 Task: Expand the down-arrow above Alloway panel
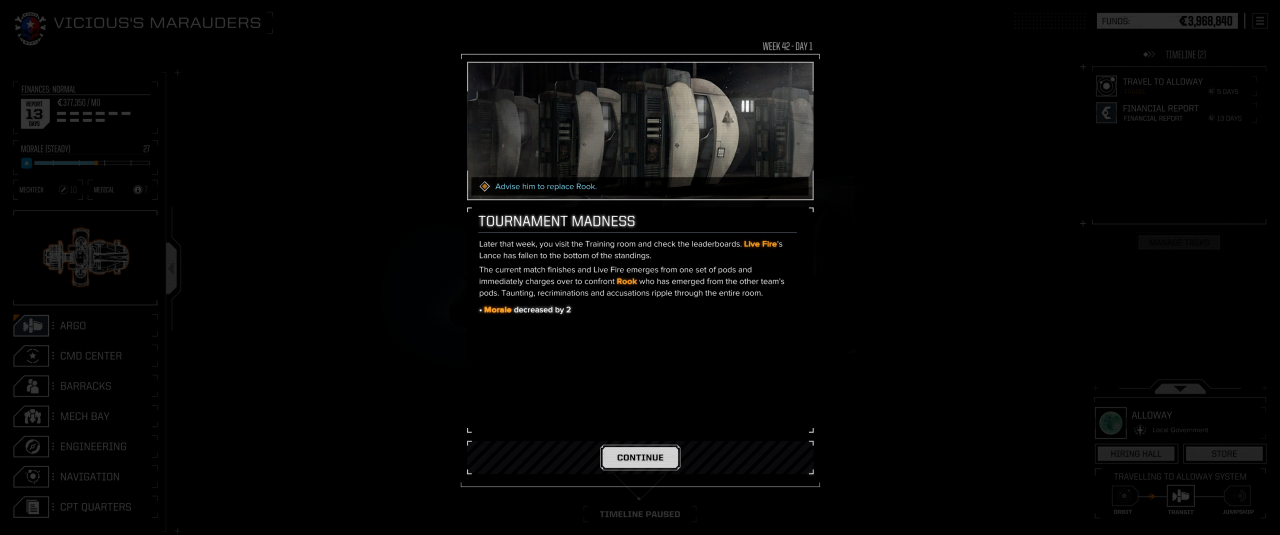1181,388
